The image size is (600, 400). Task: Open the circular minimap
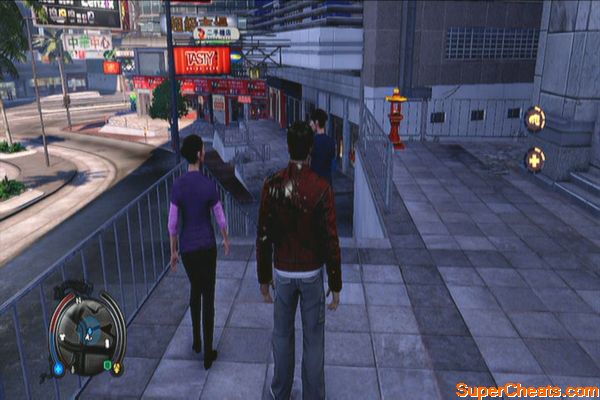85,335
